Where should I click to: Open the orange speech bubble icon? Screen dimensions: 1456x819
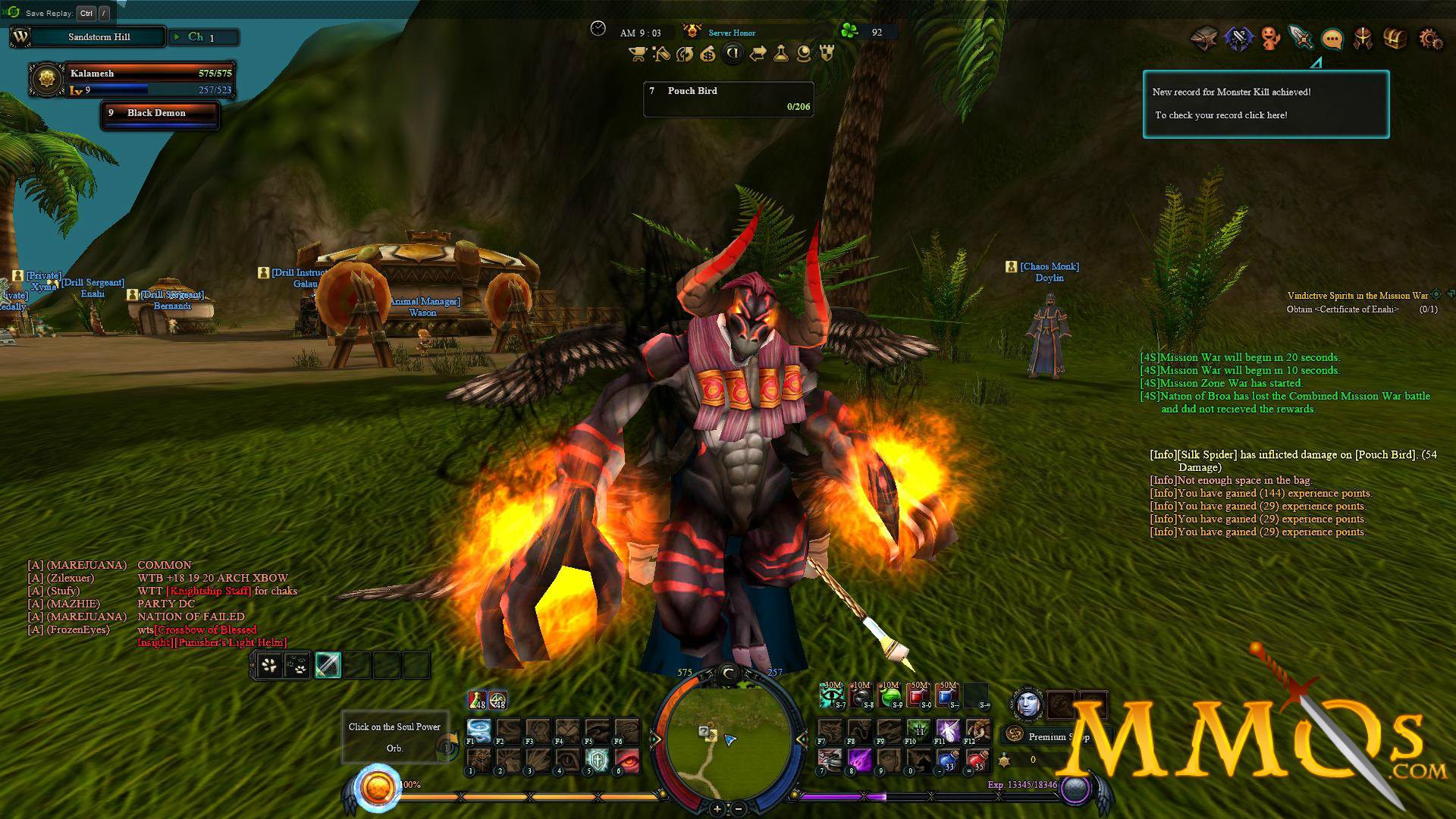click(x=1332, y=38)
